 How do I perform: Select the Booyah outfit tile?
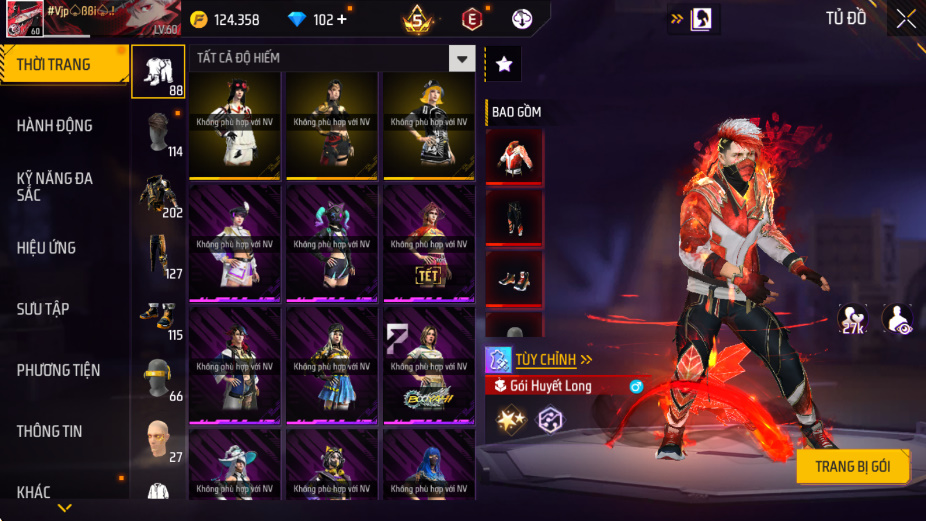[430, 366]
